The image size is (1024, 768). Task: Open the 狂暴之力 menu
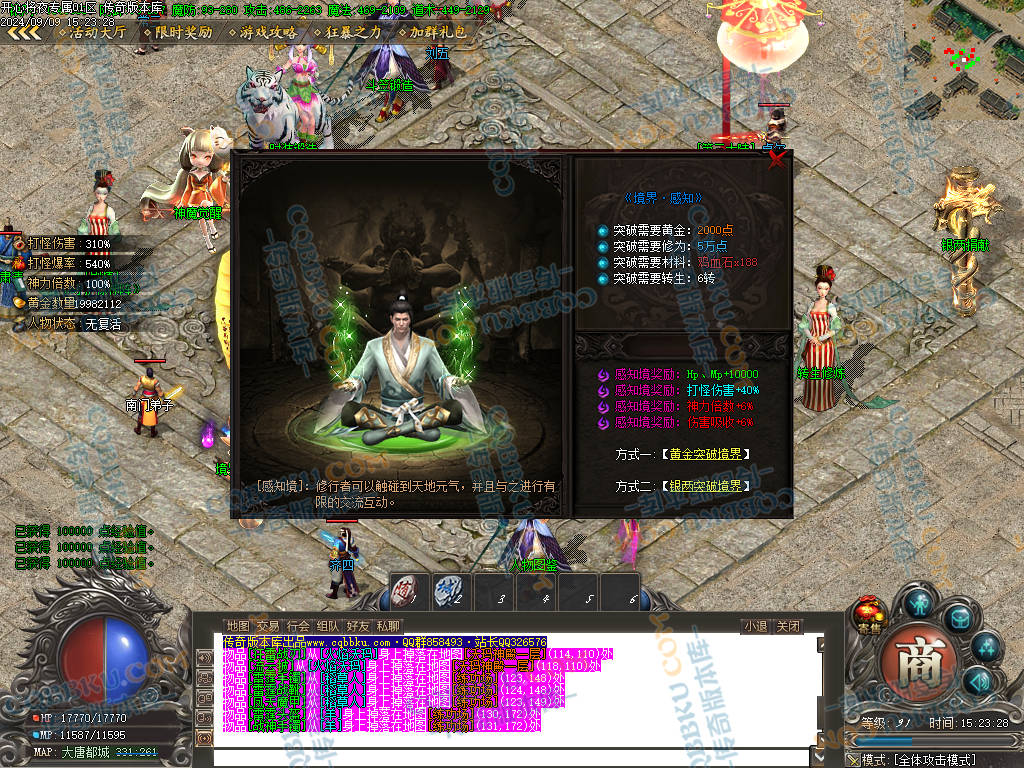pyautogui.click(x=346, y=32)
